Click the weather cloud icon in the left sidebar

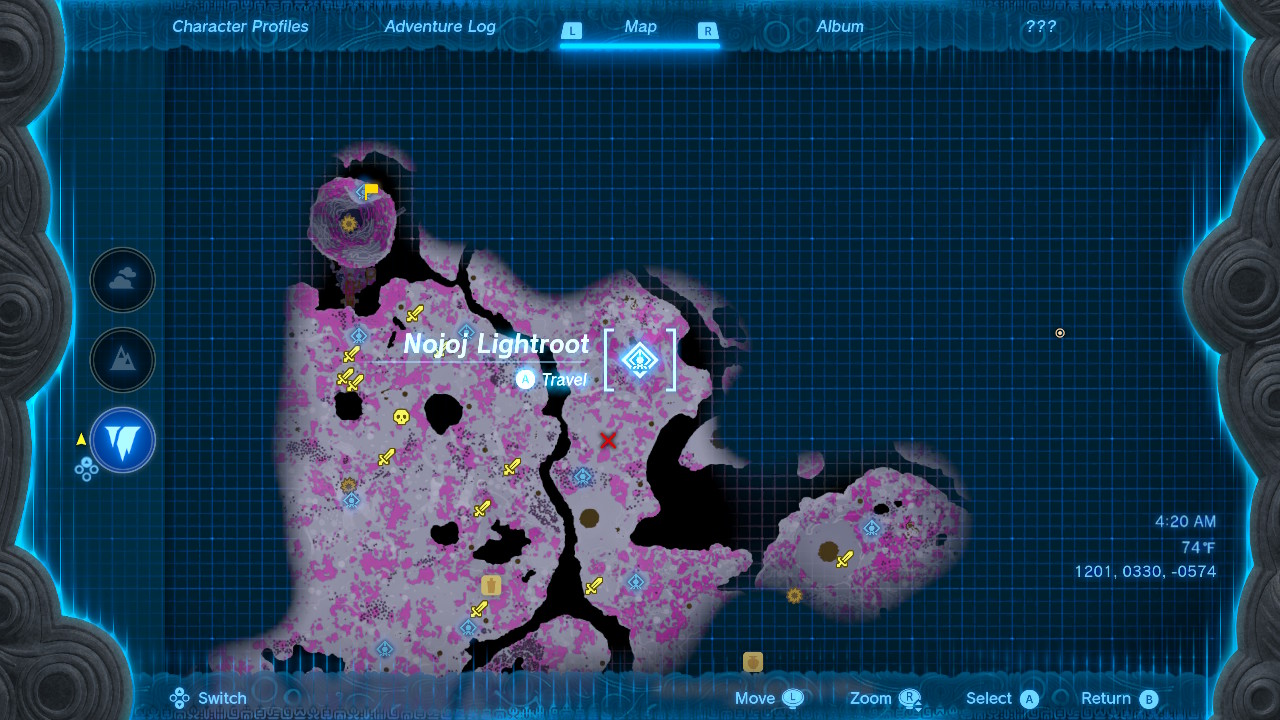(x=122, y=280)
